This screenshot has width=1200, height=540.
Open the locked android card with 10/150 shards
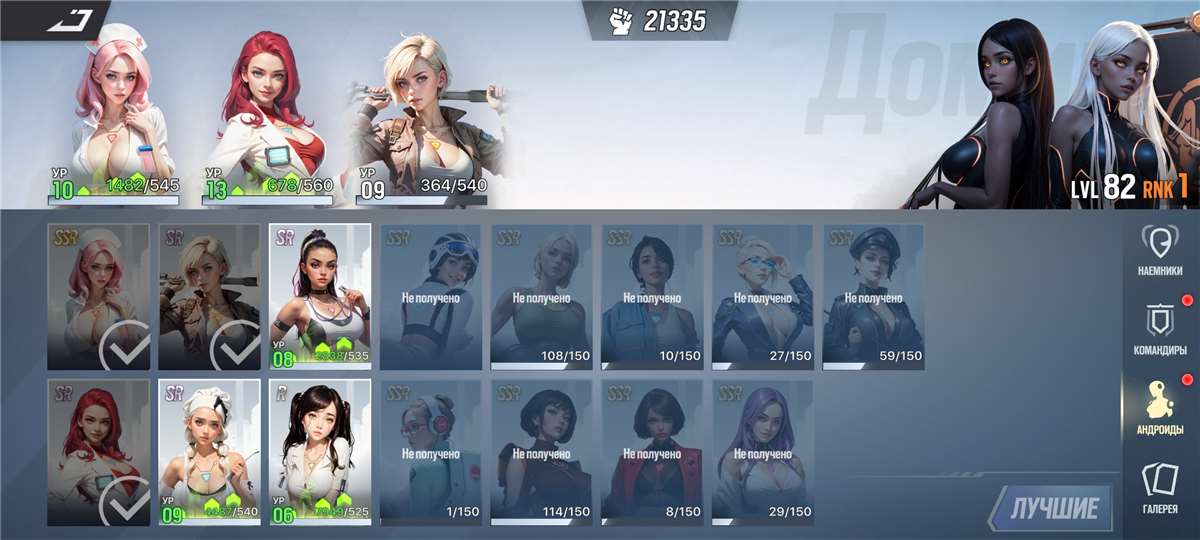click(x=652, y=296)
